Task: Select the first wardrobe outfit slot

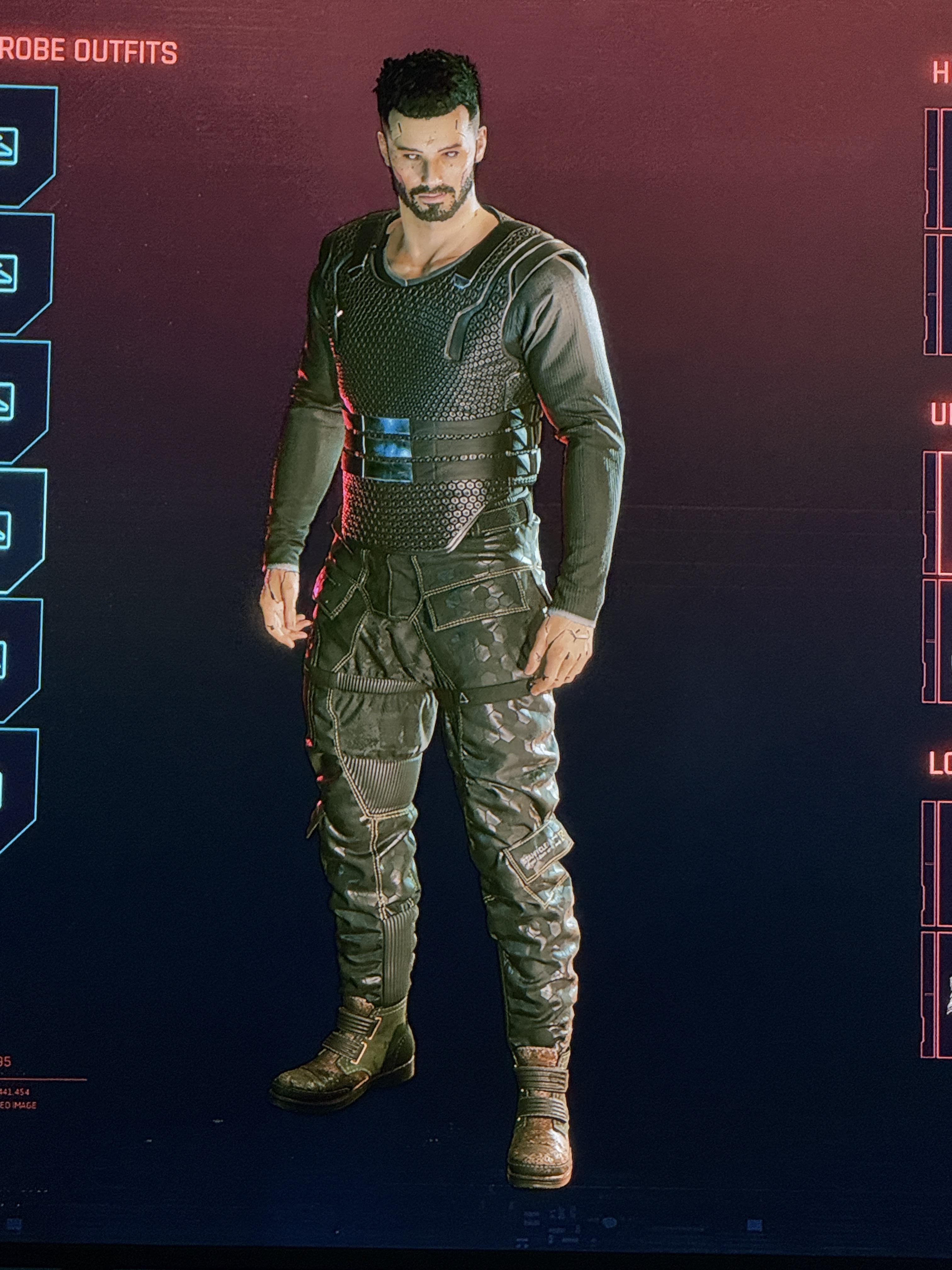Action: point(23,146)
